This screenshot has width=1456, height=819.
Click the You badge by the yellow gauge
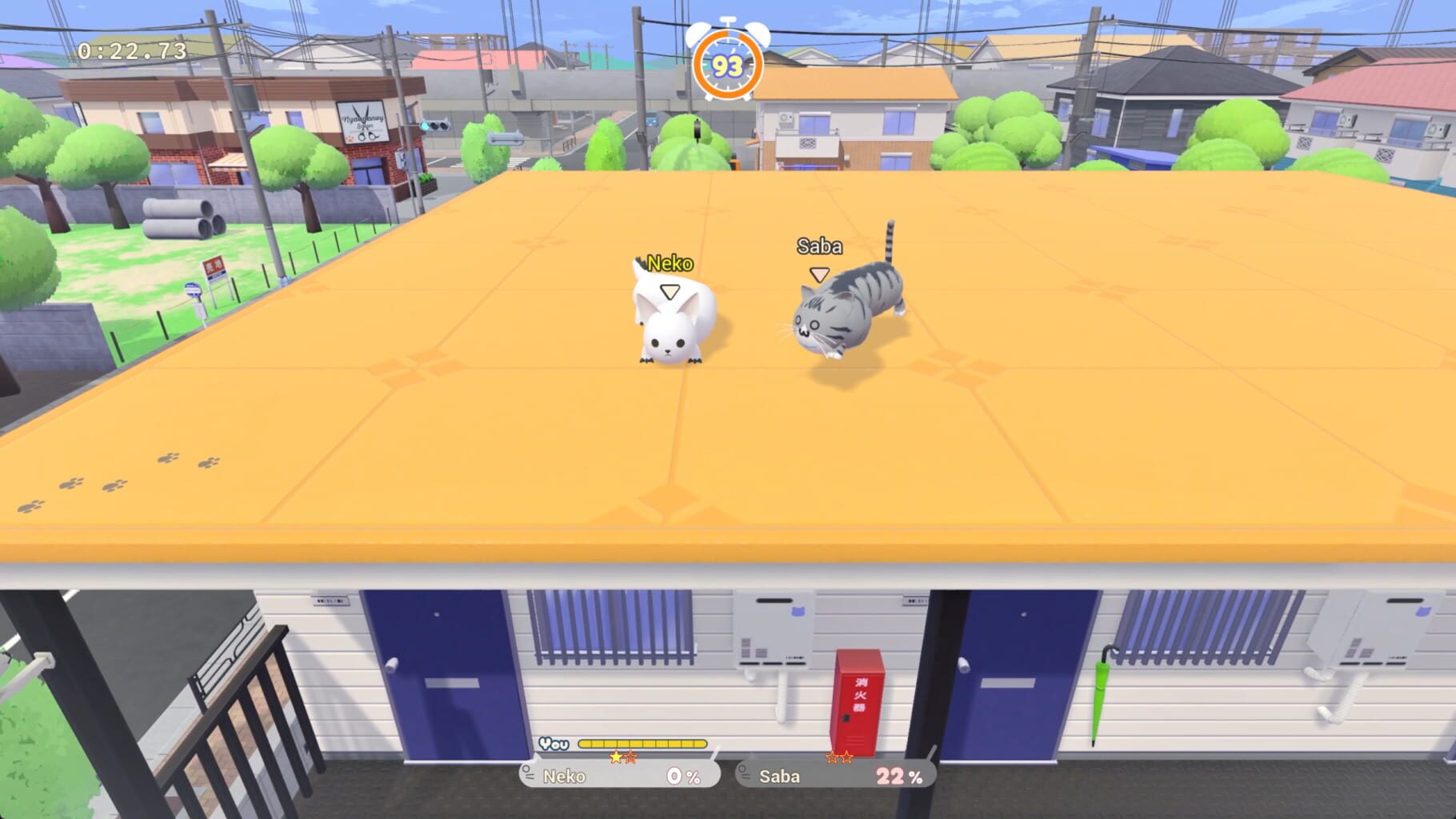pos(555,743)
